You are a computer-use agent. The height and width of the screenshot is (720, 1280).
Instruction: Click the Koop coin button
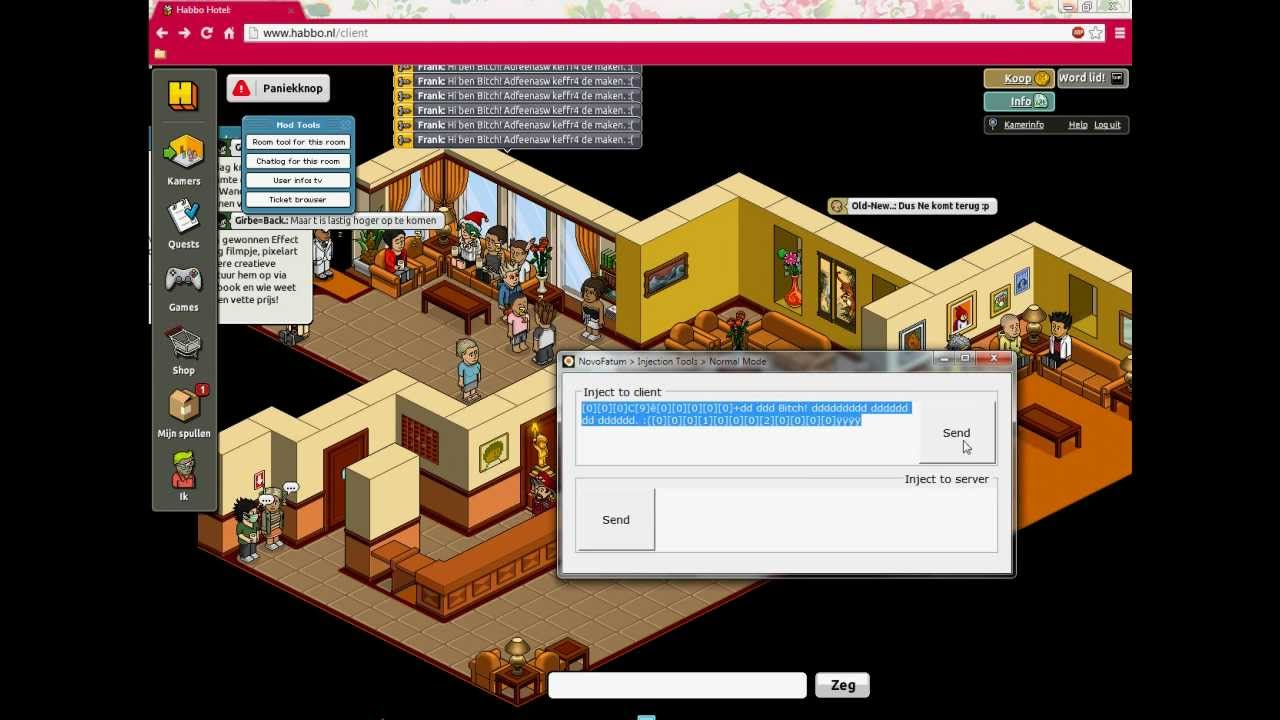(1016, 78)
